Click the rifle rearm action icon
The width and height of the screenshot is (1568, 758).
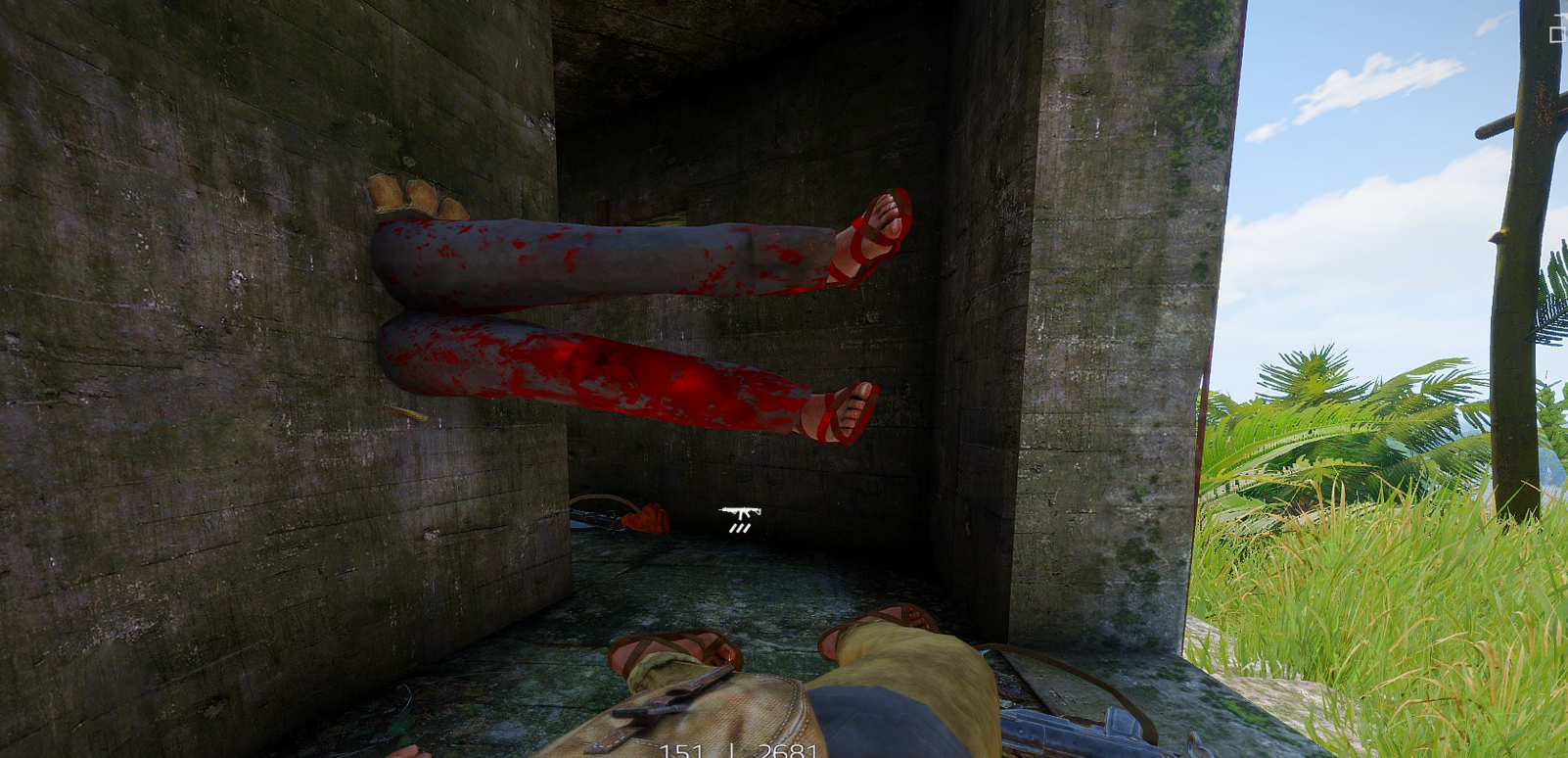click(x=740, y=518)
